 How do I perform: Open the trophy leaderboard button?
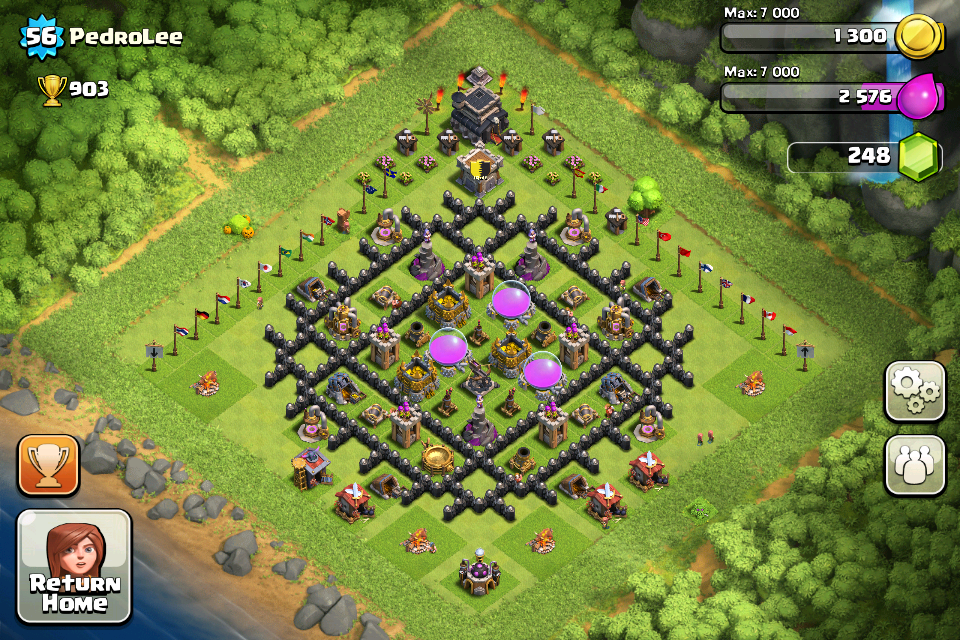pyautogui.click(x=48, y=466)
